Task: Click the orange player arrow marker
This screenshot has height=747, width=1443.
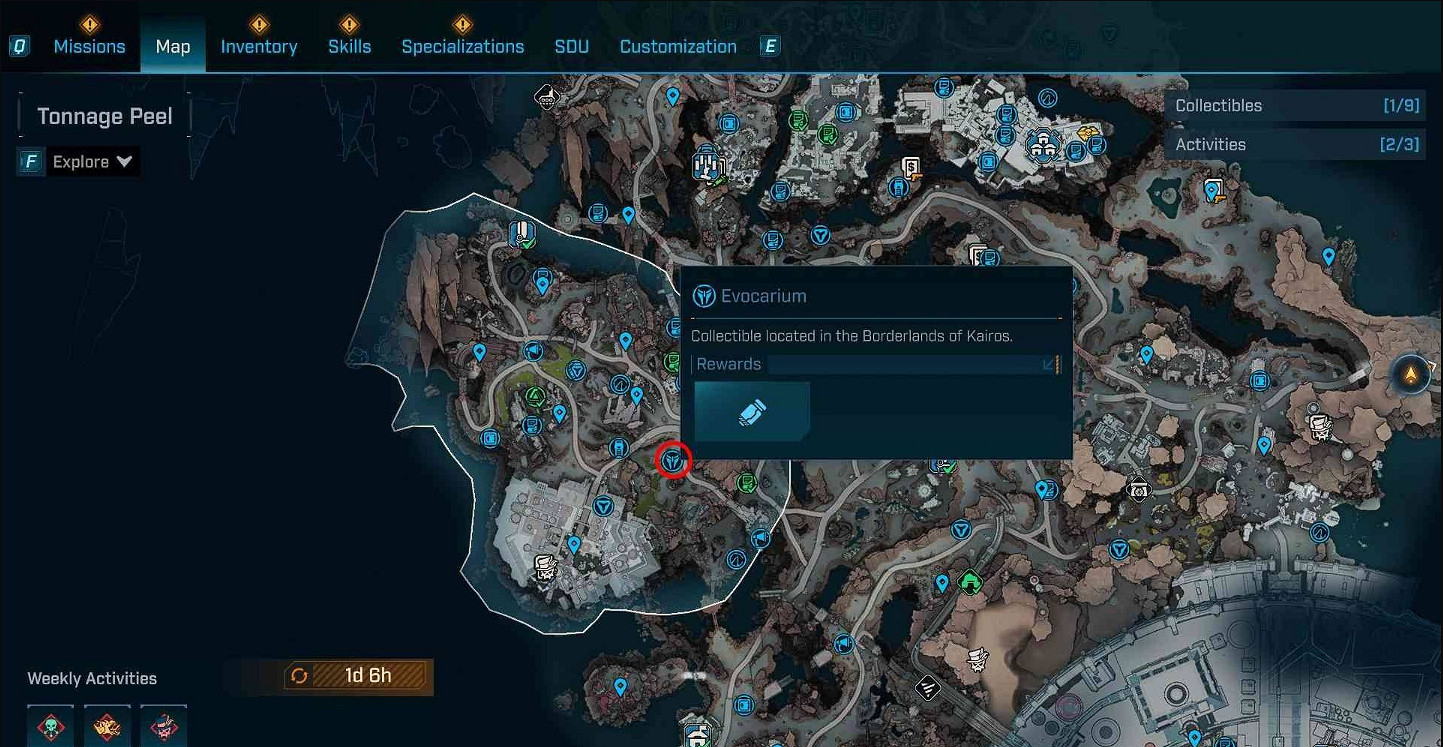Action: point(1411,374)
